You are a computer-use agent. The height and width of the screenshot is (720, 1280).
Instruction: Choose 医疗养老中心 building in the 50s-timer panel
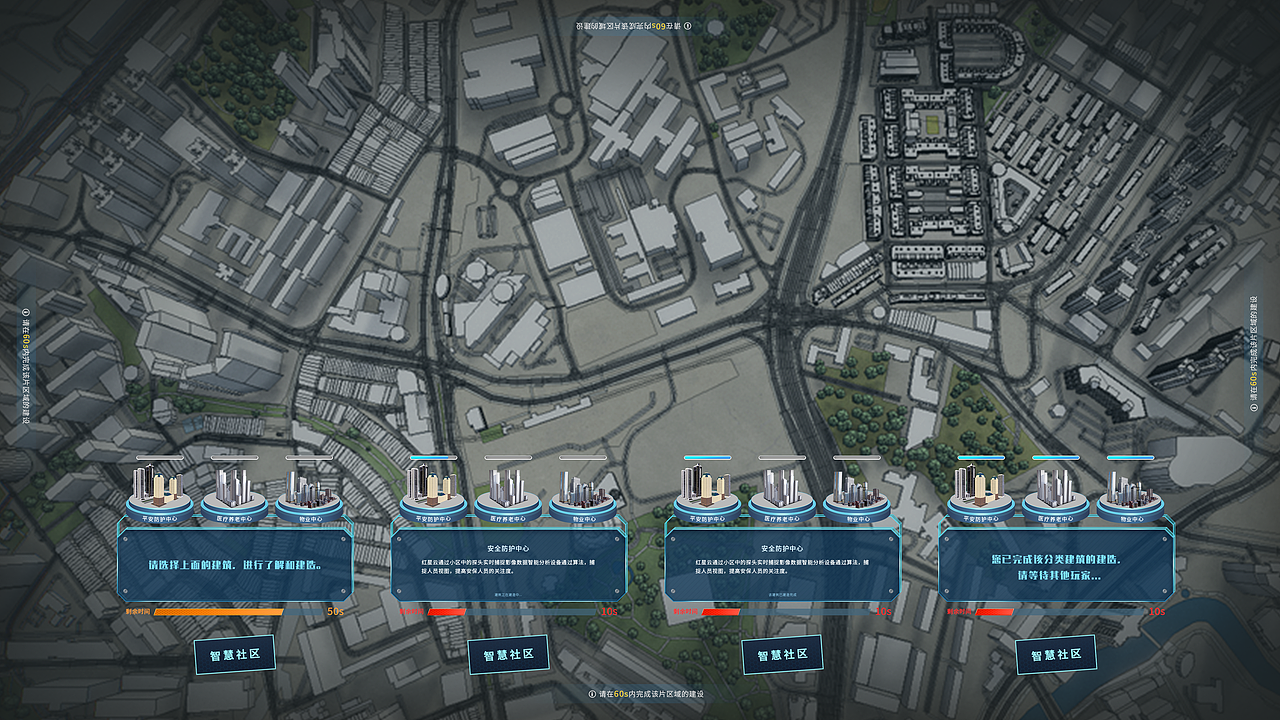coord(235,492)
